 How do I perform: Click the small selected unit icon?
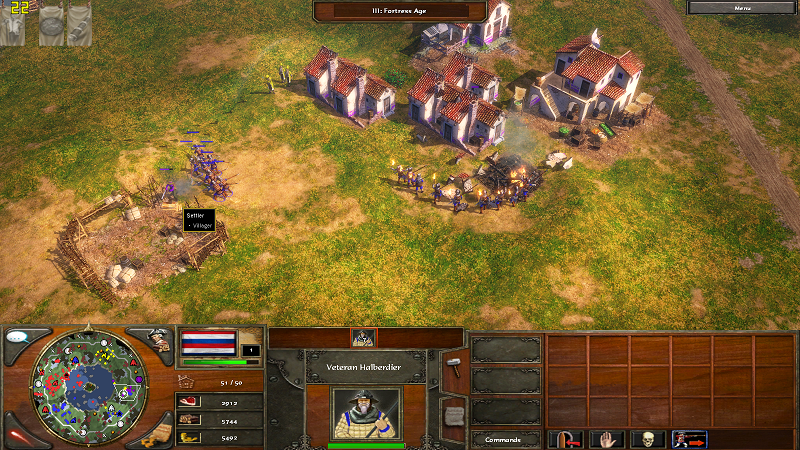364,338
